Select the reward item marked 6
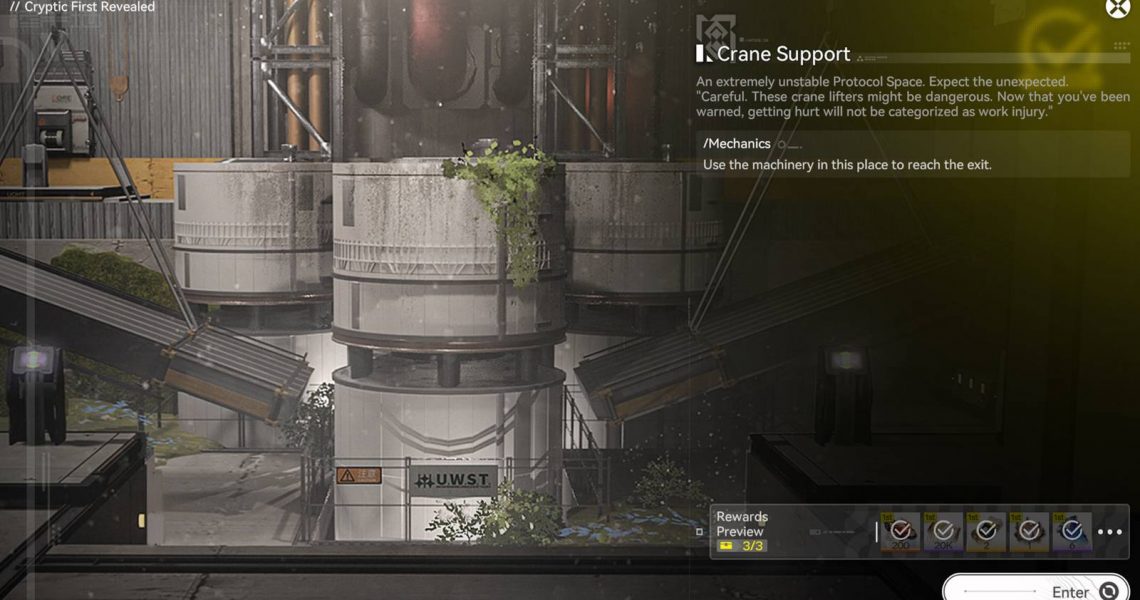Viewport: 1140px width, 600px height. coord(1072,532)
